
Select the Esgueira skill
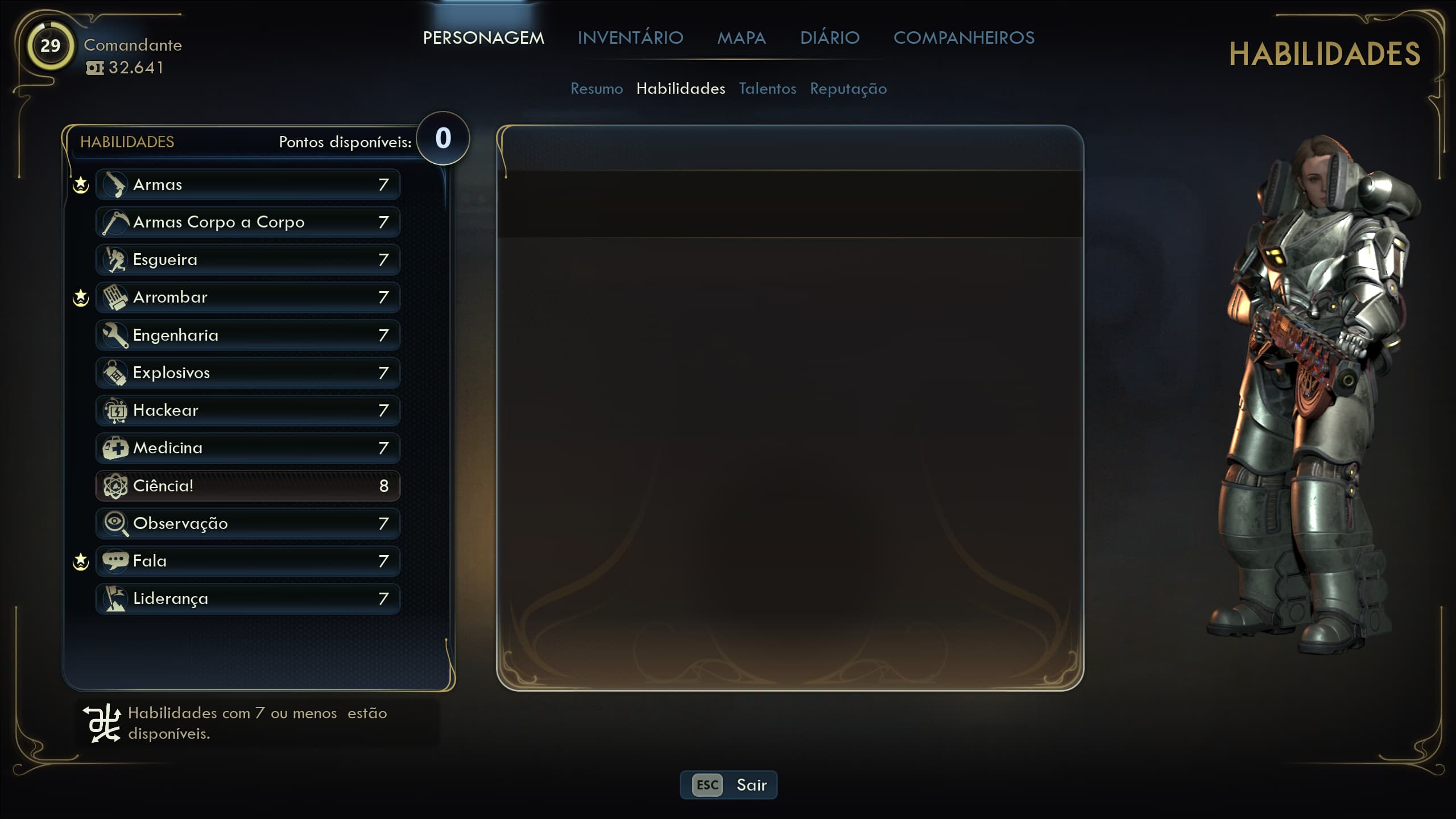pyautogui.click(x=248, y=259)
